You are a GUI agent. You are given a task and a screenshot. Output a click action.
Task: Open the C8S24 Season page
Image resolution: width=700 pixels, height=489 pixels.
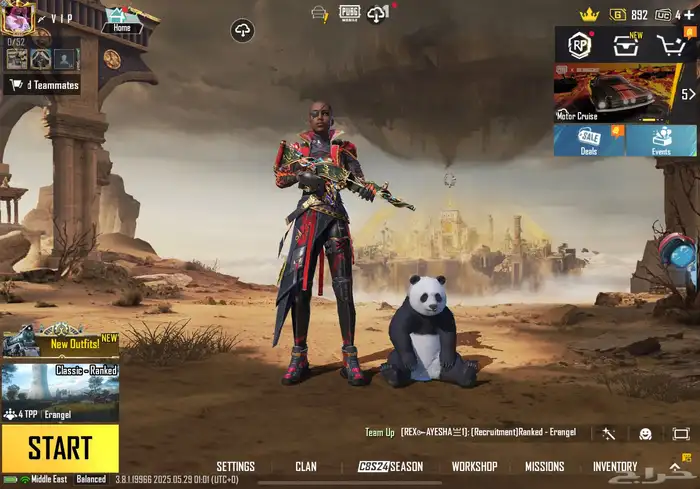point(390,467)
